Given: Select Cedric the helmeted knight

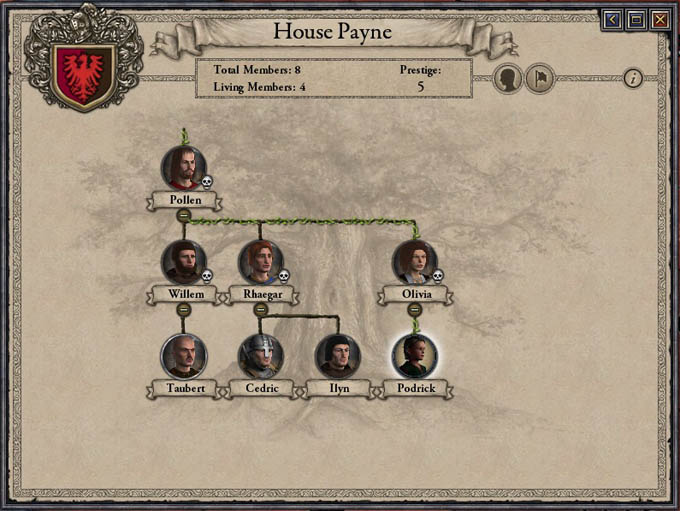Looking at the screenshot, I should click(x=260, y=356).
